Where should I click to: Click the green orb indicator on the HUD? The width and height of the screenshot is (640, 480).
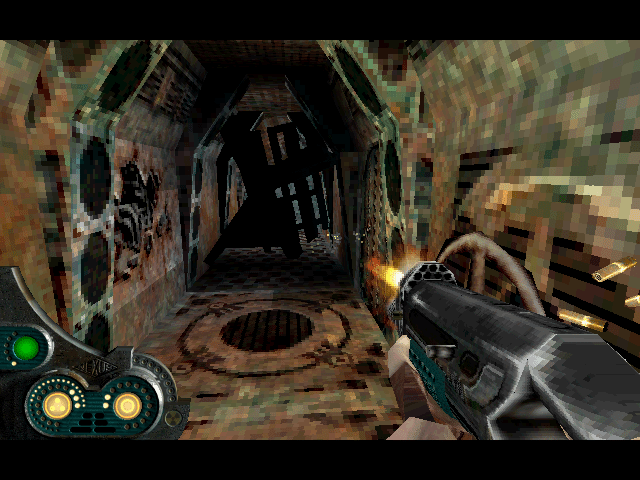(26, 348)
